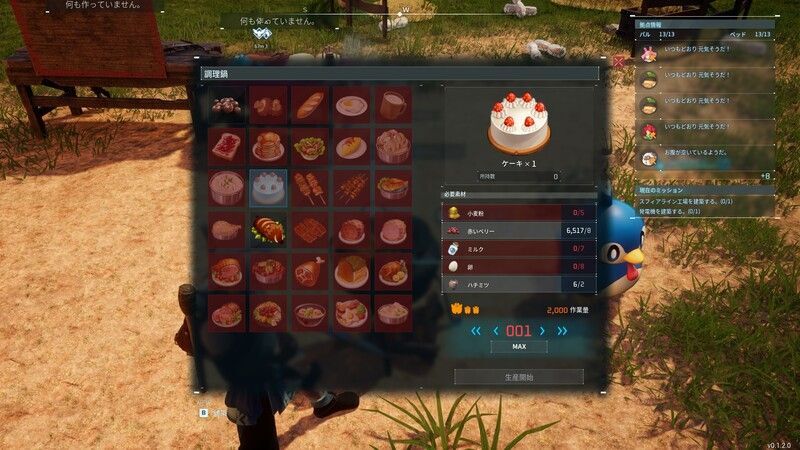
Task: Increase craft quantity by one
Action: point(542,331)
